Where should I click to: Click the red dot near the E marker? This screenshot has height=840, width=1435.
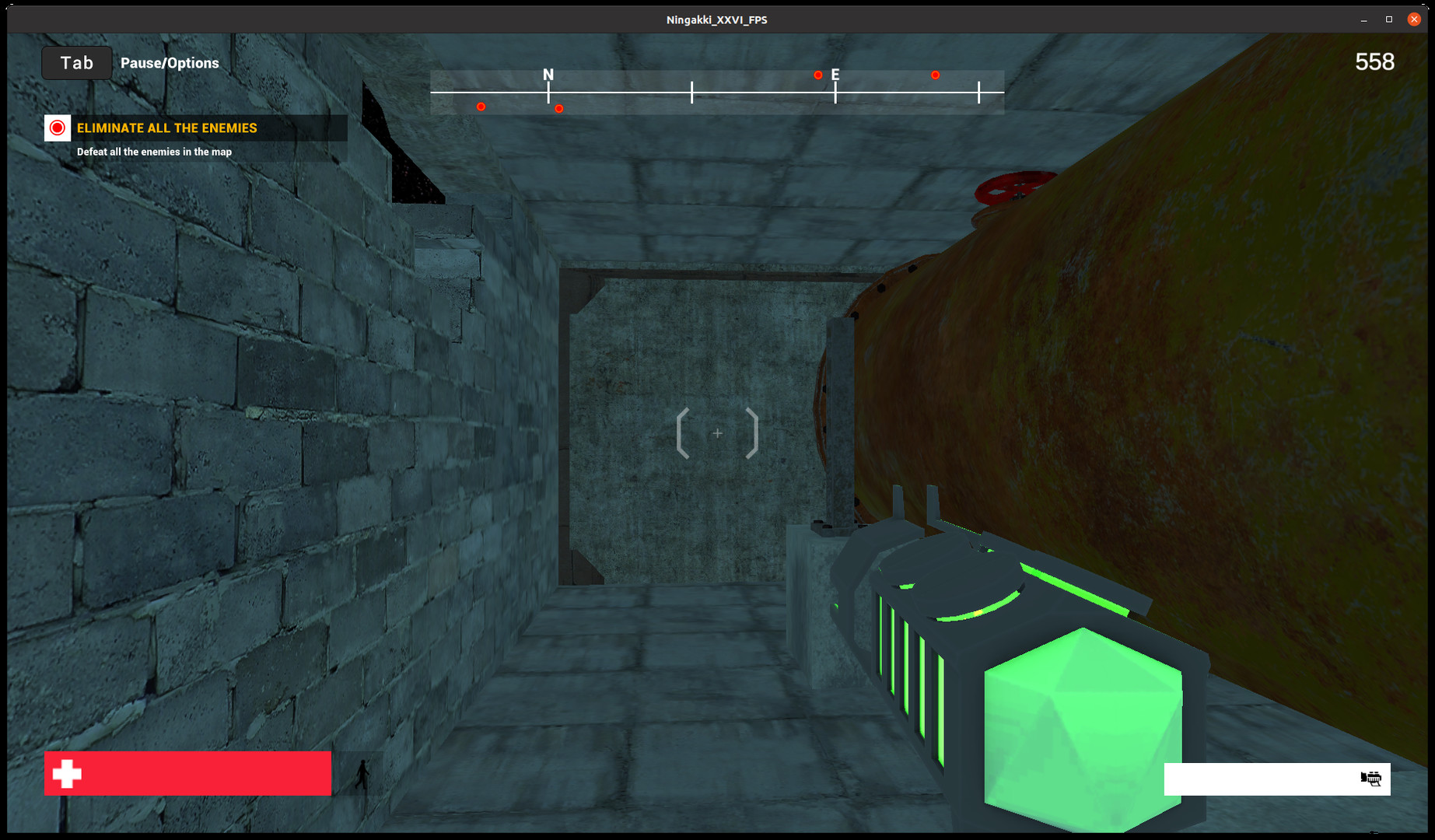(817, 75)
